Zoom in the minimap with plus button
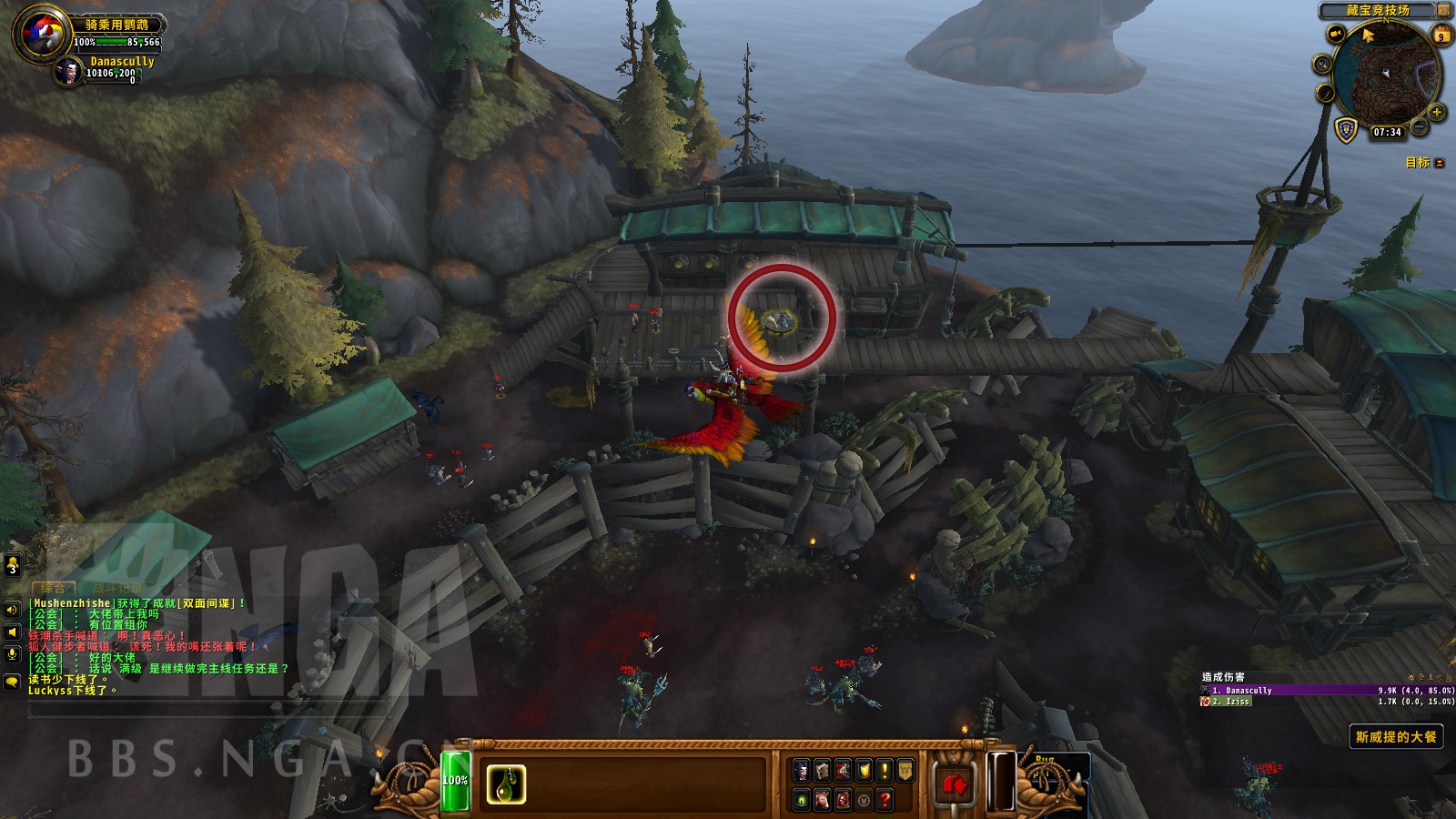The width and height of the screenshot is (1456, 819). 1437,112
